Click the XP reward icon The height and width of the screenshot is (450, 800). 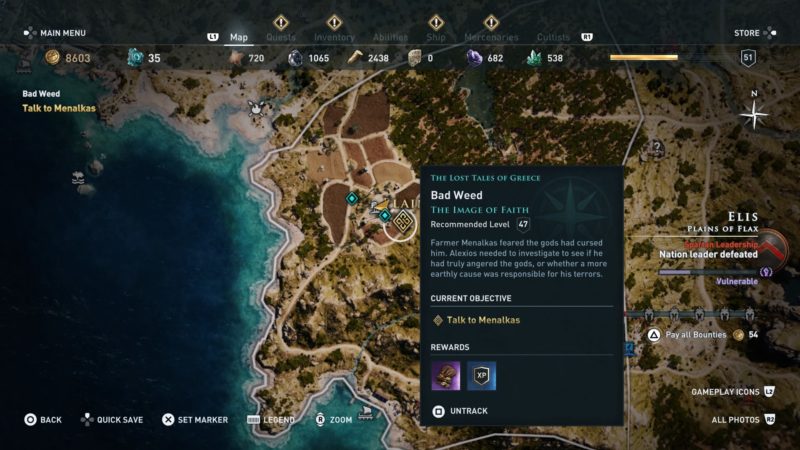point(482,375)
